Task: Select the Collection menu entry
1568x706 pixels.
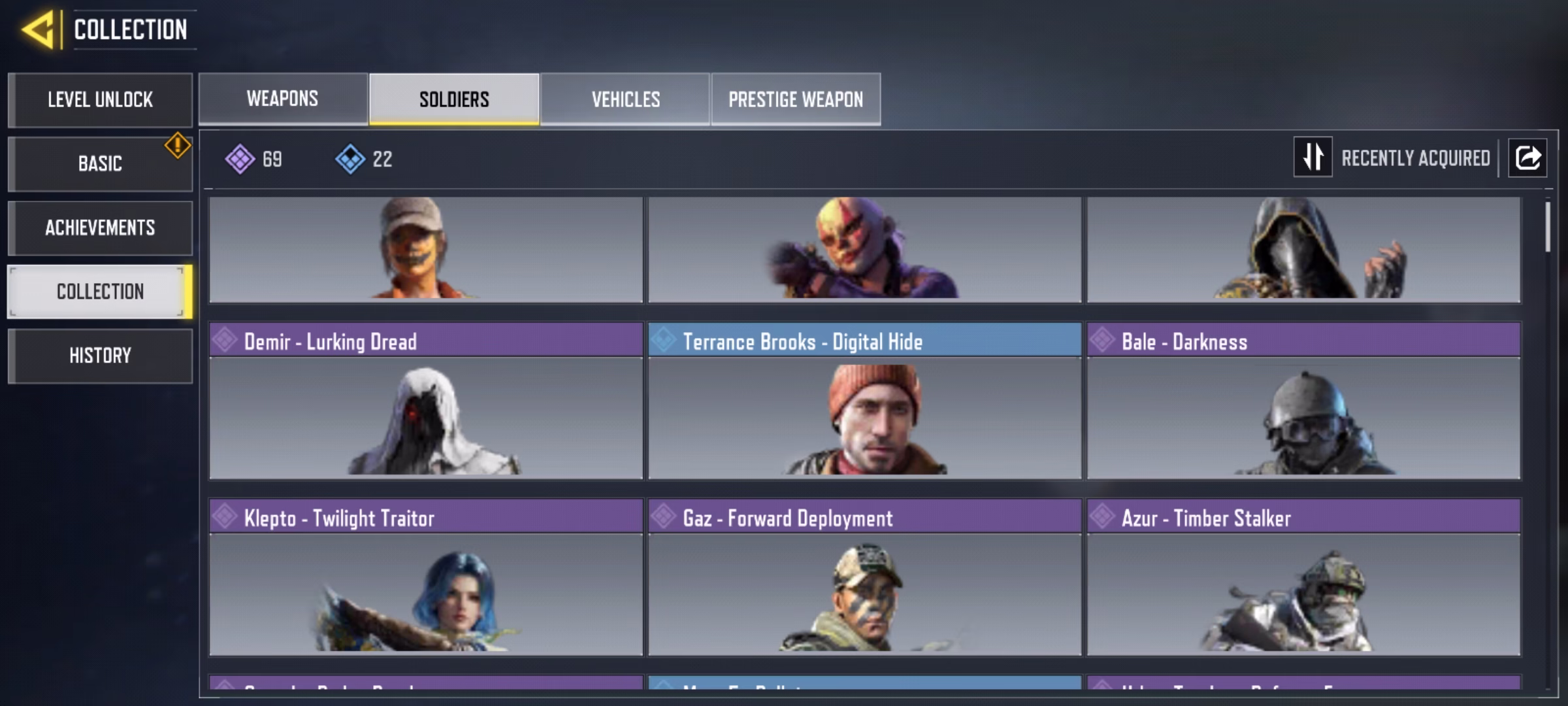Action: pyautogui.click(x=100, y=292)
